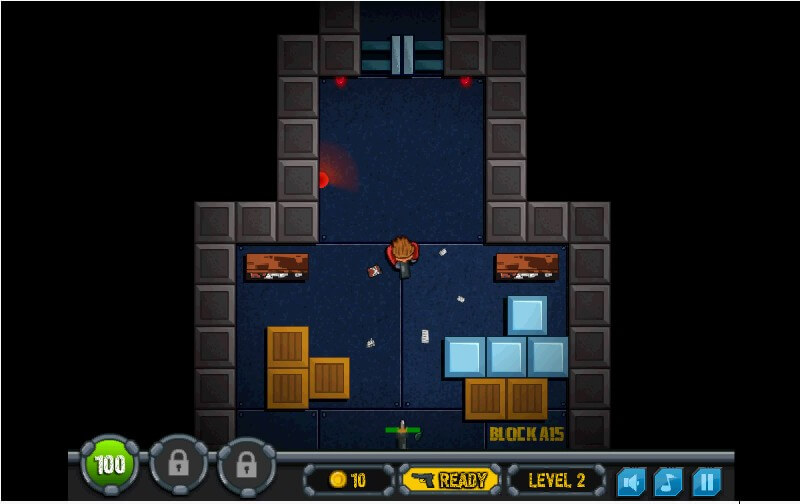Toggle the music note button

(669, 482)
